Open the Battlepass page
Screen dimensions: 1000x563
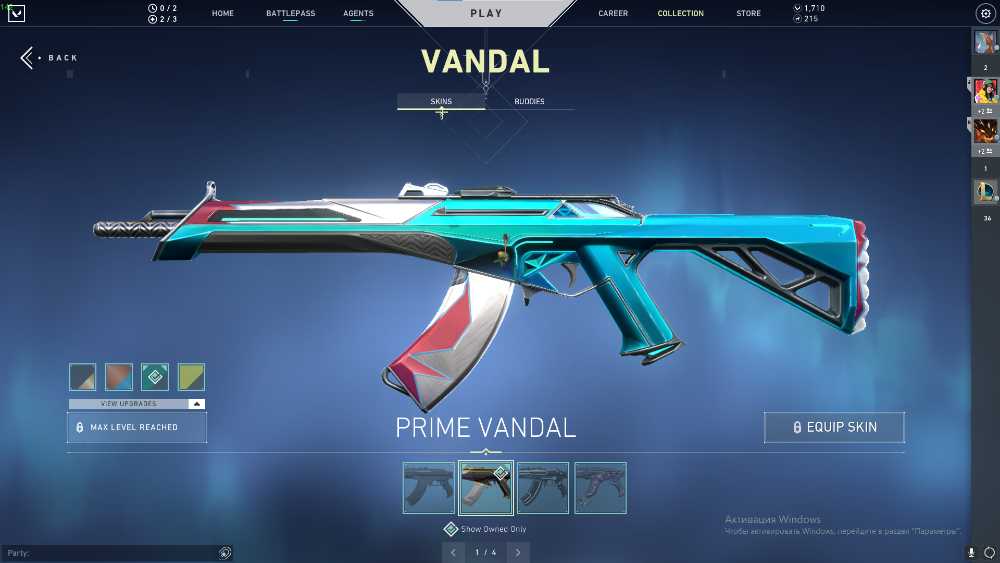pyautogui.click(x=290, y=14)
